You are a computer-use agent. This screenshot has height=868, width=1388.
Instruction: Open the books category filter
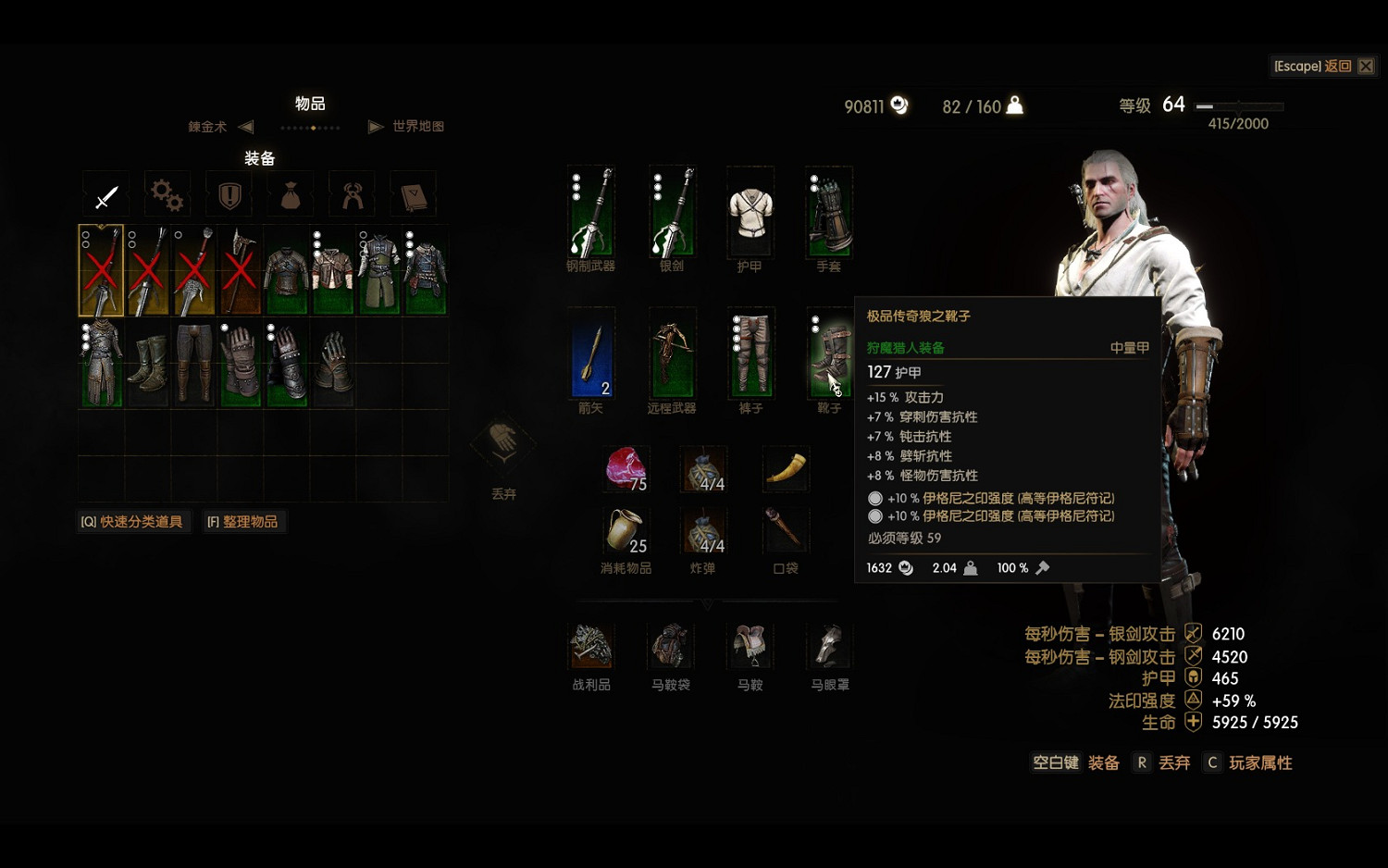point(413,194)
